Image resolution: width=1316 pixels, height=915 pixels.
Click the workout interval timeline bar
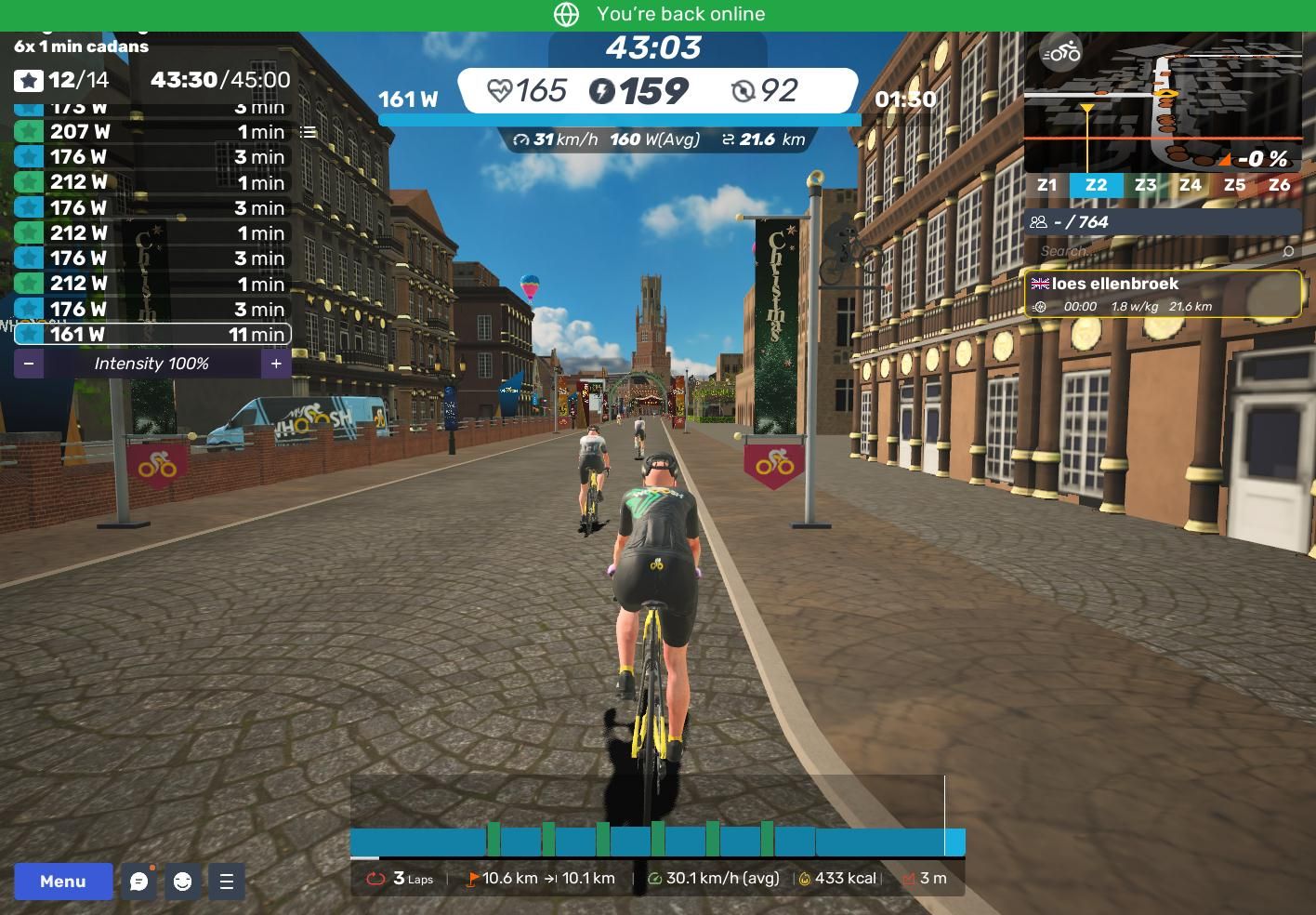(657, 841)
